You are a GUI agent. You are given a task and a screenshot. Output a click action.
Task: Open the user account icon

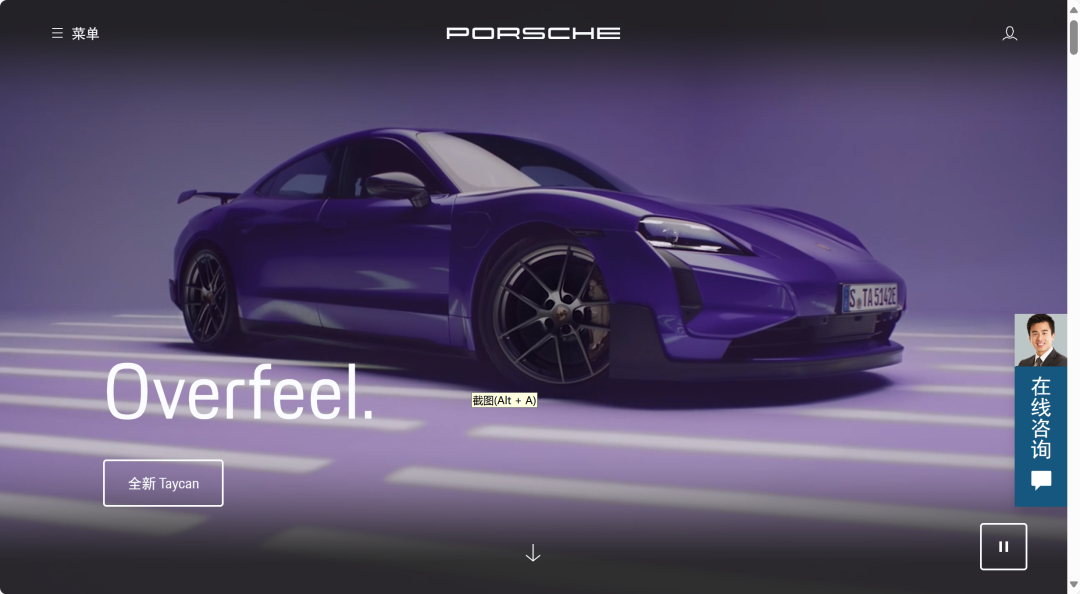click(x=1009, y=34)
